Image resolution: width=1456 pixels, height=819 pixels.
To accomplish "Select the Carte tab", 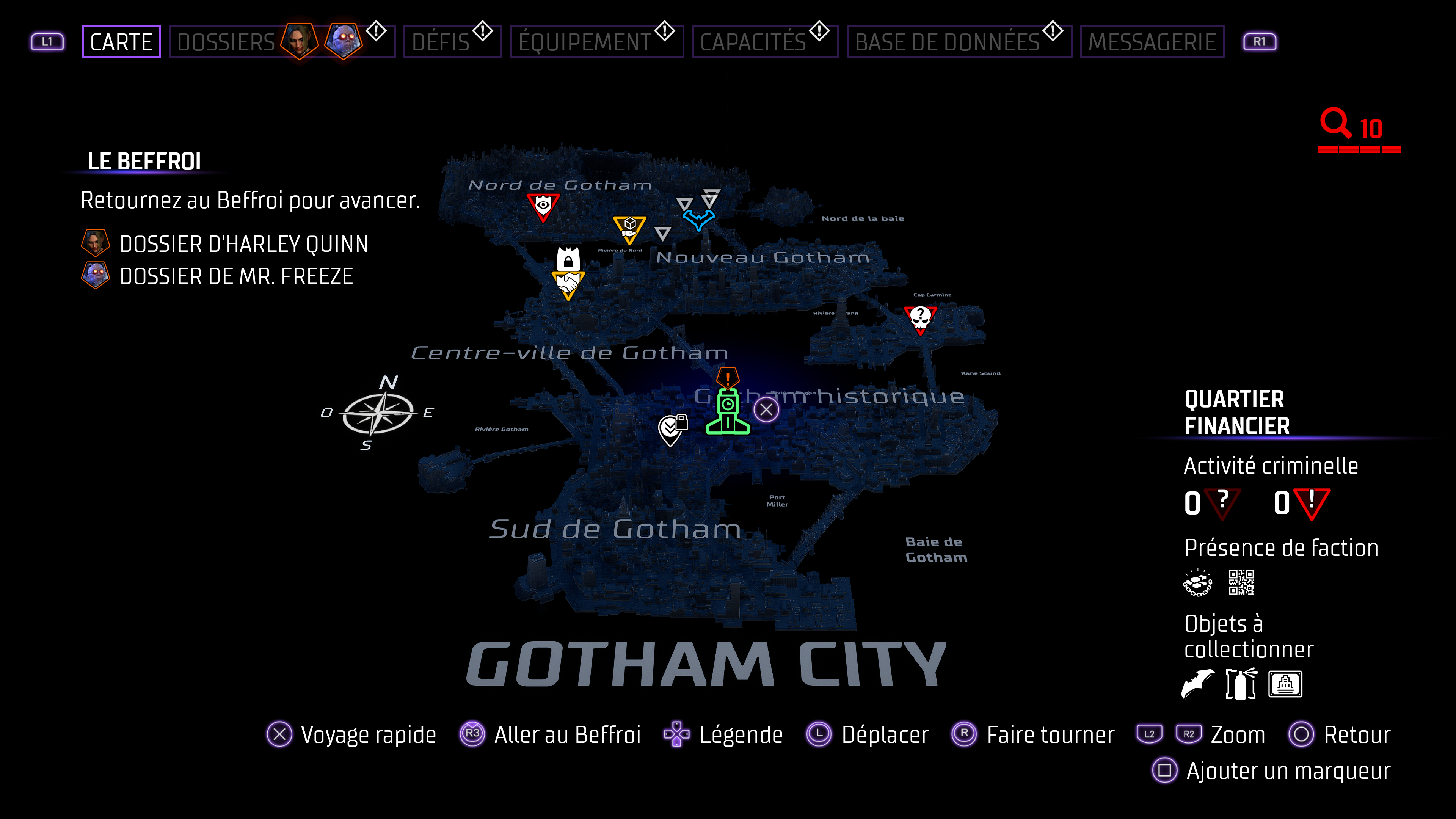I will [x=121, y=42].
